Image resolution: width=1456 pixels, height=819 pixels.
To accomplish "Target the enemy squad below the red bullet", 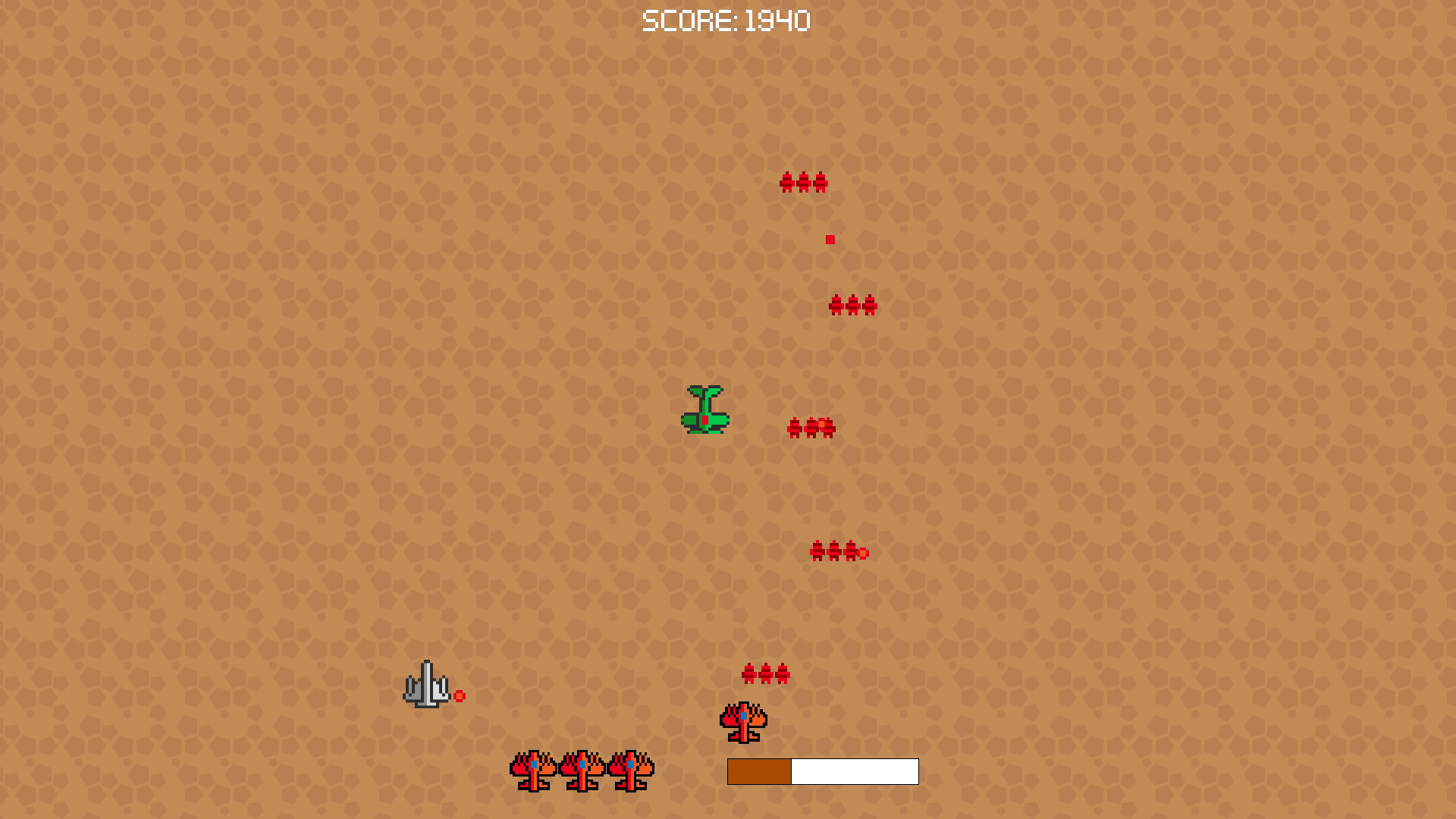I will (852, 306).
